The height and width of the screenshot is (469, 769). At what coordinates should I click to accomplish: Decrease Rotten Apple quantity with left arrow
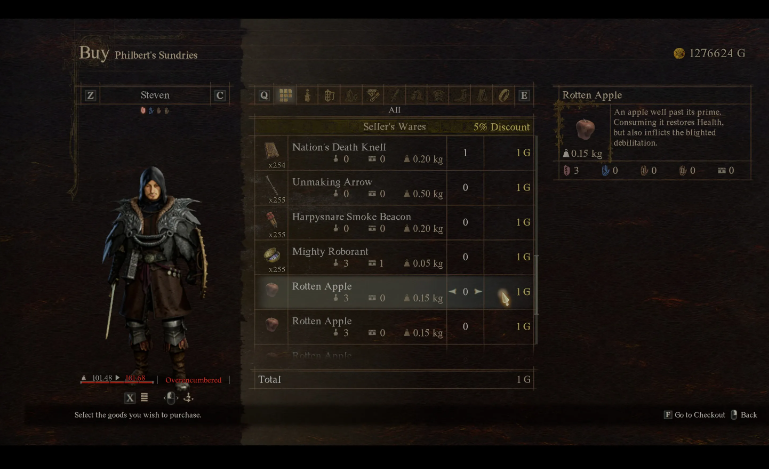pos(452,292)
